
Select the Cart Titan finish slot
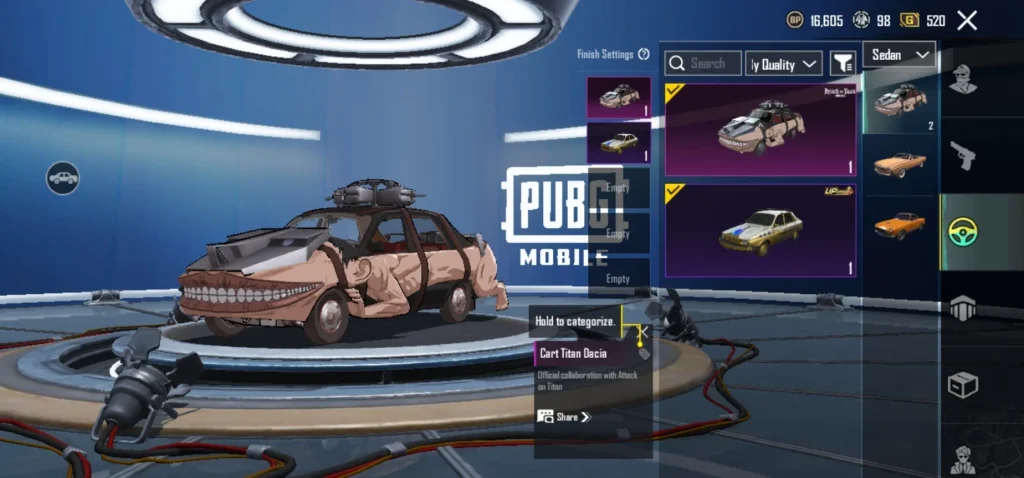(x=618, y=98)
